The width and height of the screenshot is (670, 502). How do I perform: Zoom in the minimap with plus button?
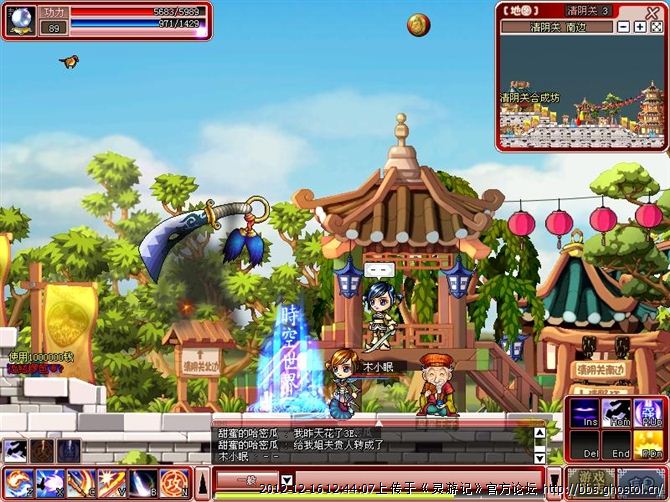click(640, 27)
